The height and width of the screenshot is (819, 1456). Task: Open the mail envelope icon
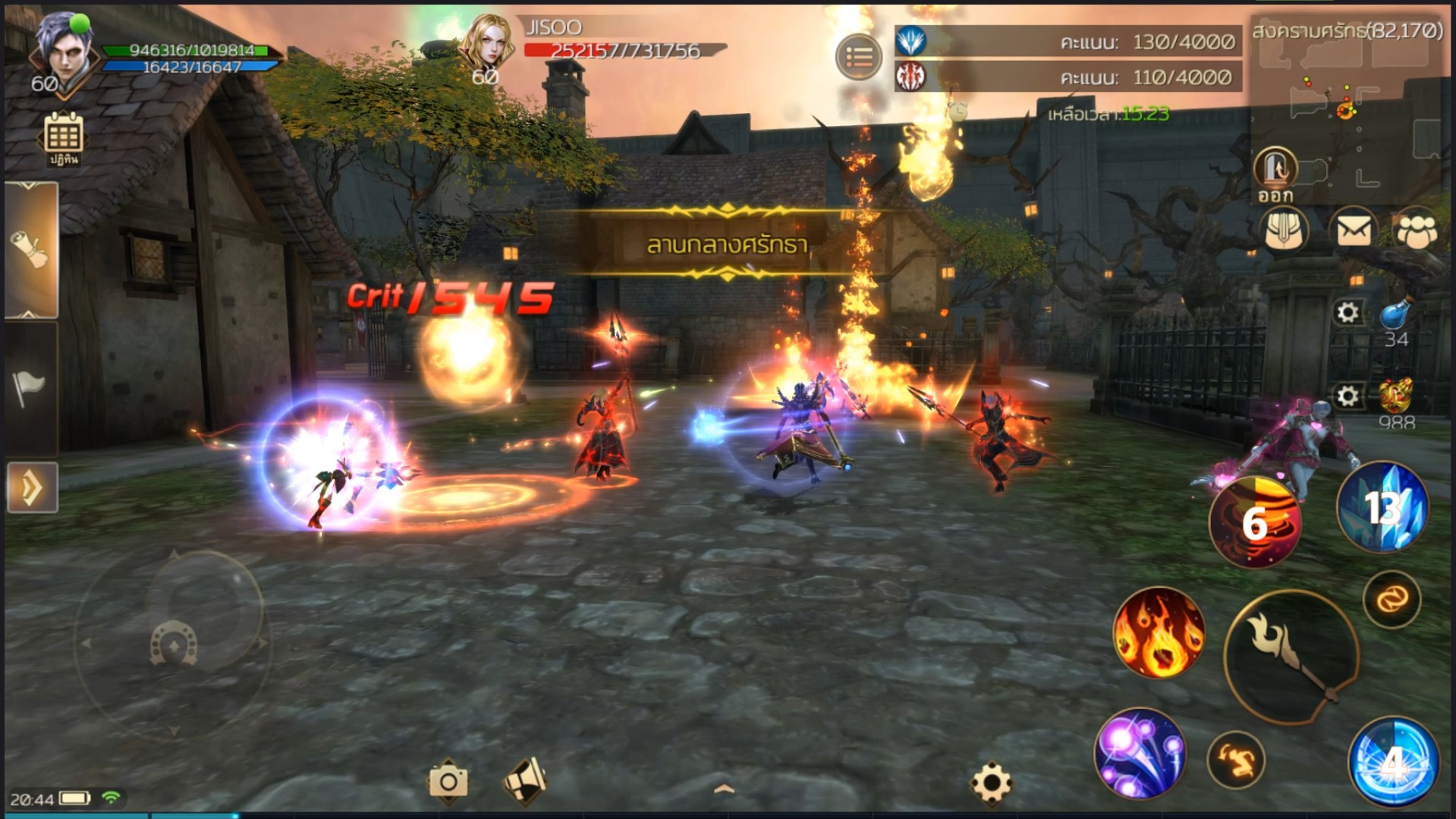click(1354, 229)
